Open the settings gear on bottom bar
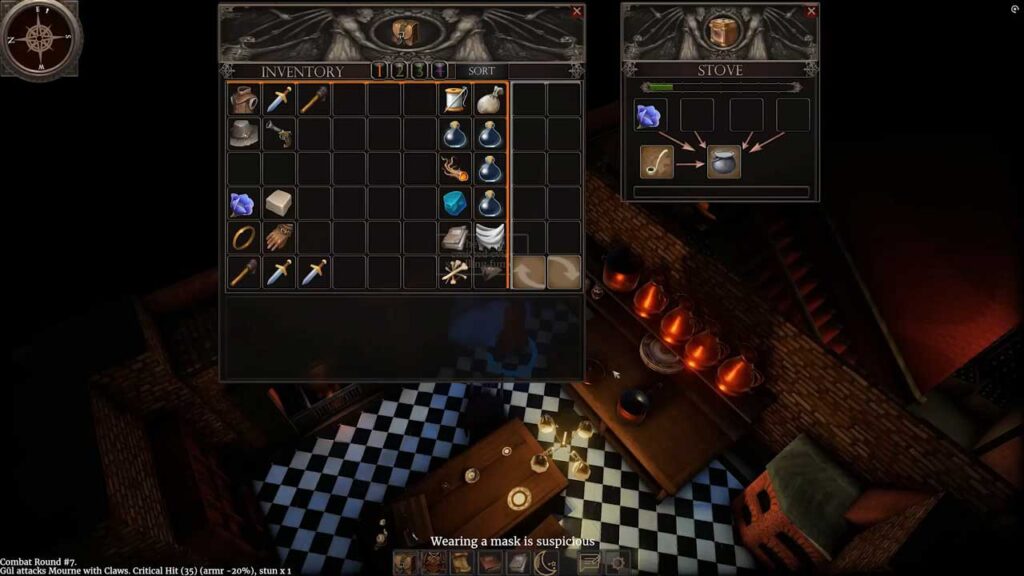 point(617,563)
